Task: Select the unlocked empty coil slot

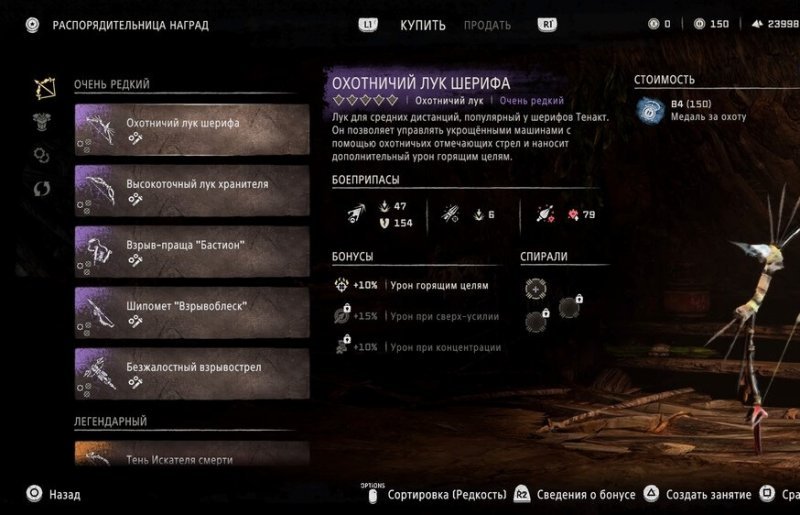Action: coord(536,288)
